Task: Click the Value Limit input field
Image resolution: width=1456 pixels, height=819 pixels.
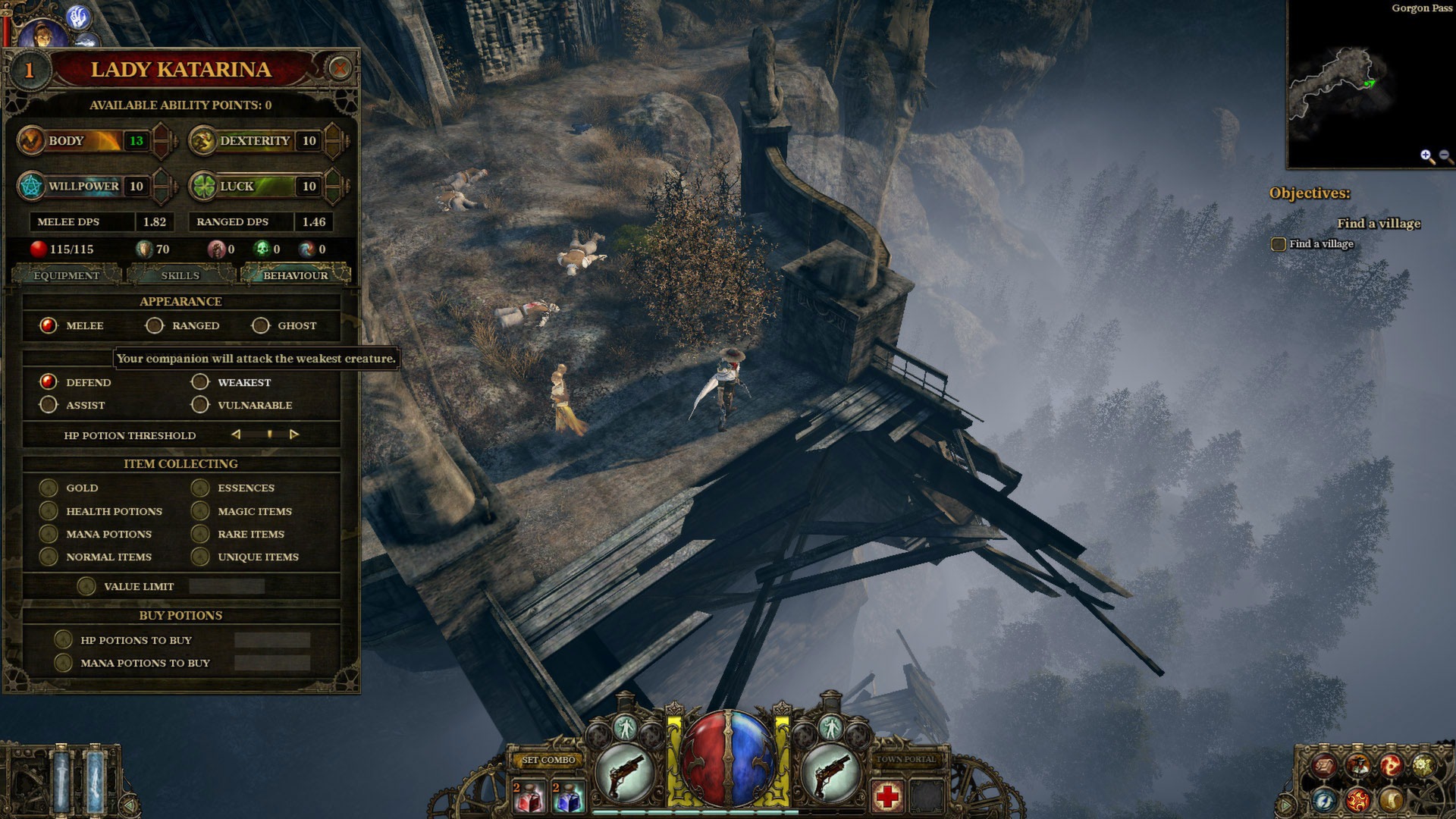Action: click(x=227, y=586)
